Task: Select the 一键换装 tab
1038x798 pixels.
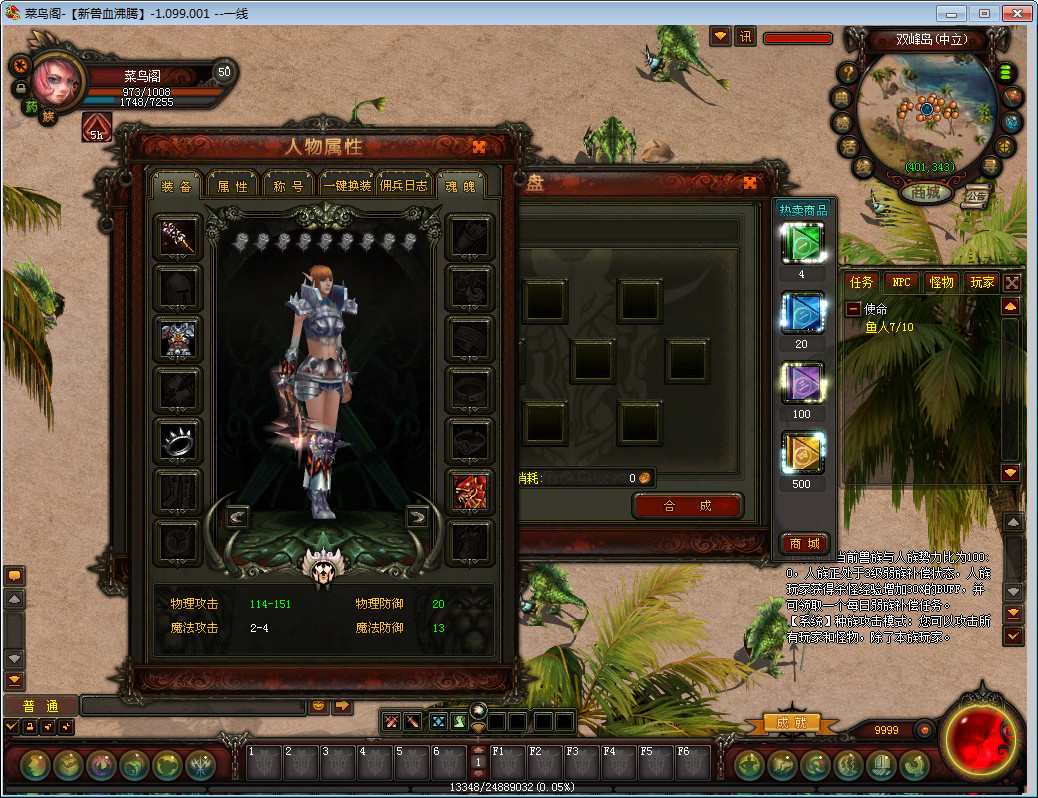Action: (x=346, y=185)
